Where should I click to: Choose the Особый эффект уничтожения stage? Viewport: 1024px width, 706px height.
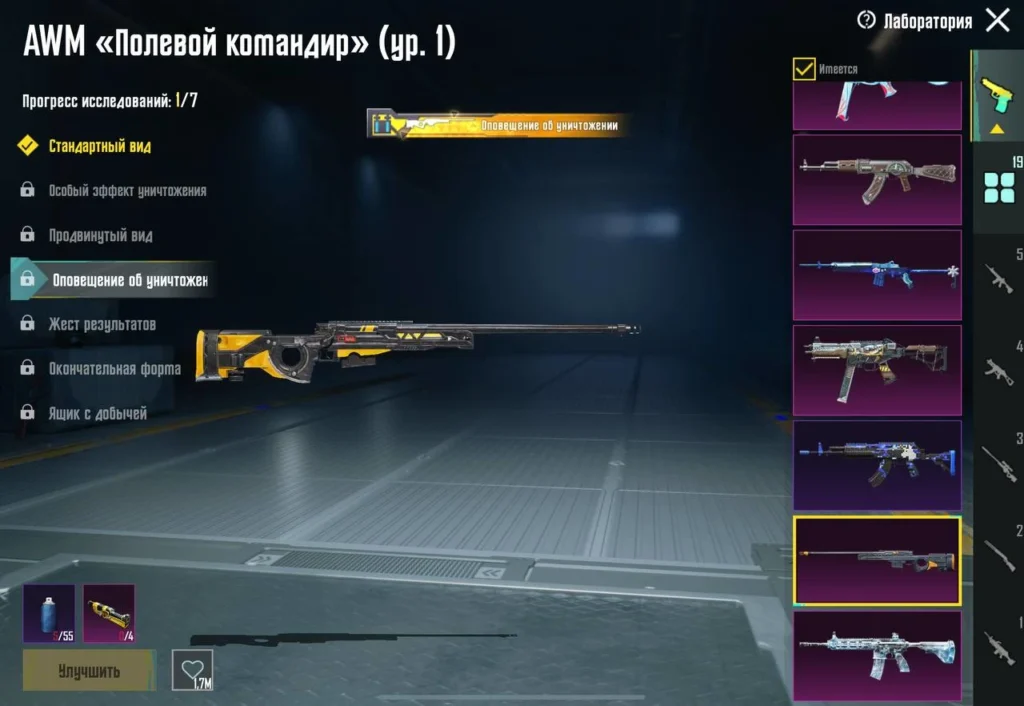pyautogui.click(x=127, y=190)
